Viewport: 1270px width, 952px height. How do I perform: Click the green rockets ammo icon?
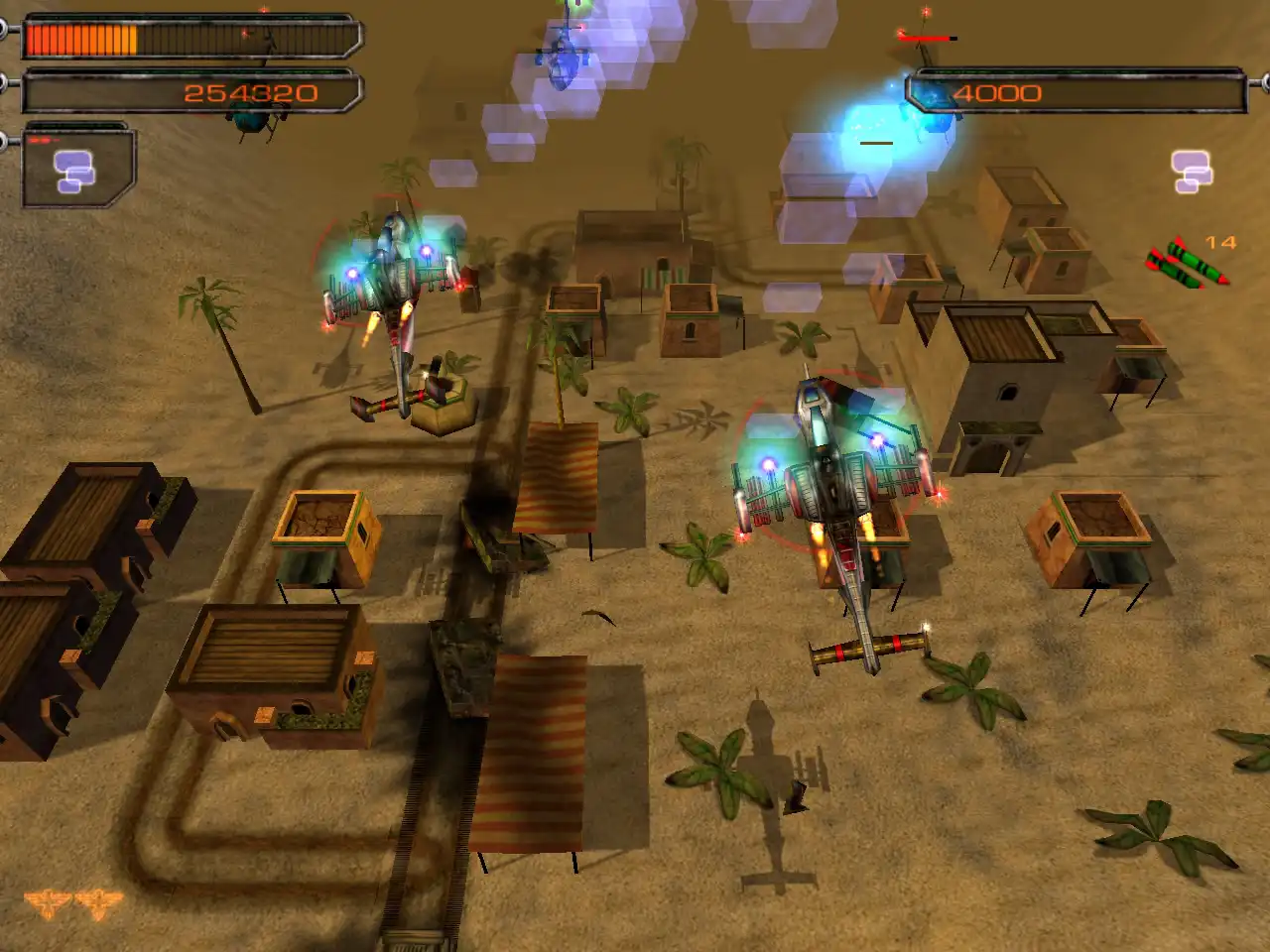click(x=1188, y=264)
